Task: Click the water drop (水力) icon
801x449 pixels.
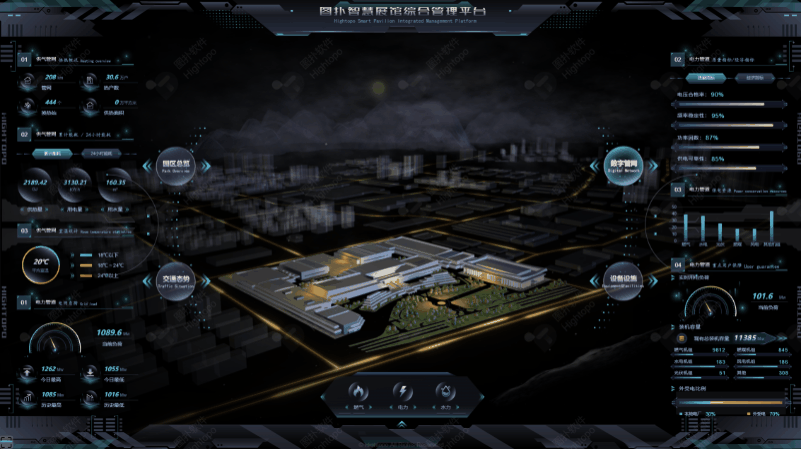Action: point(445,391)
